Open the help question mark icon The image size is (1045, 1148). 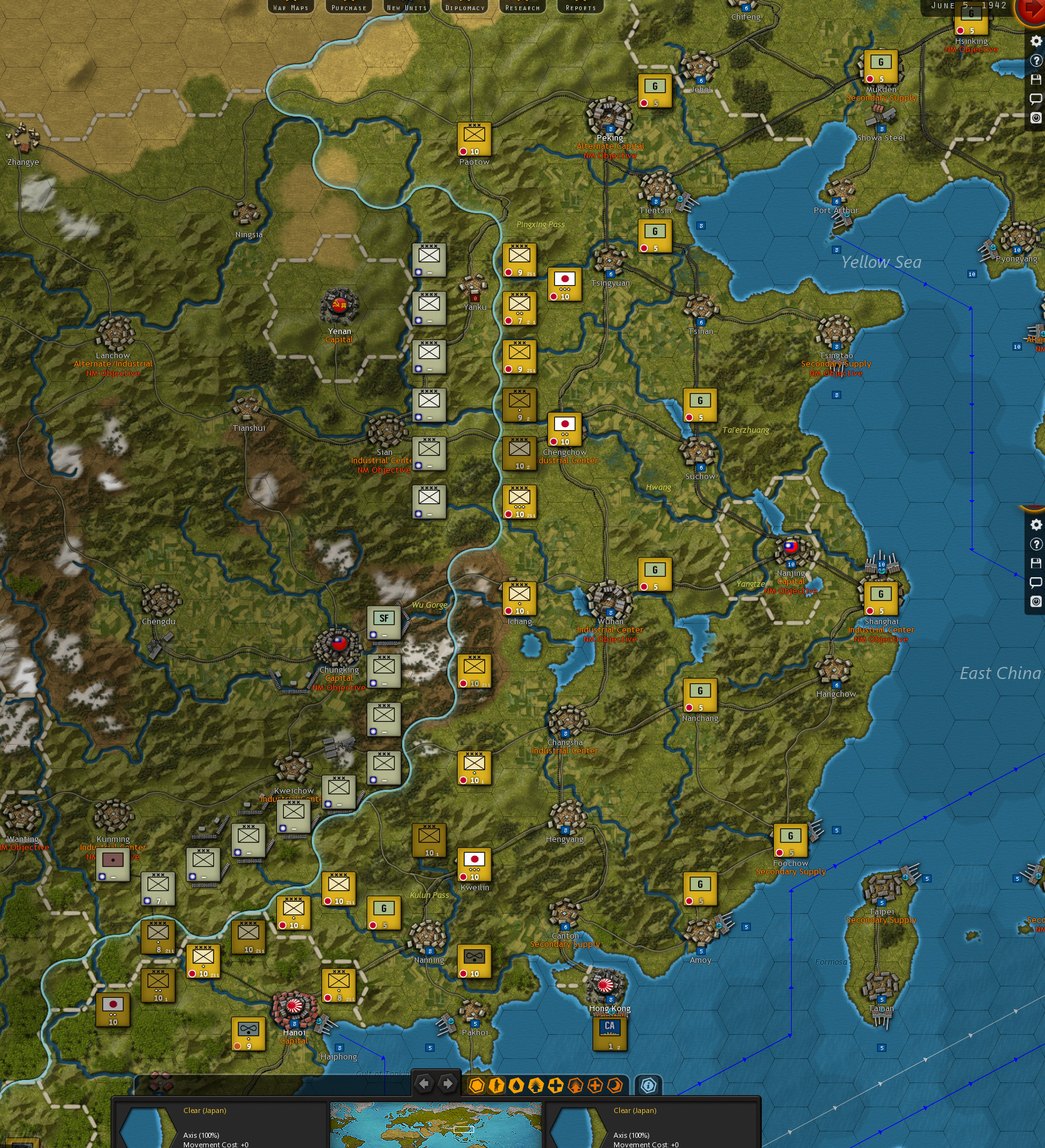coord(1036,60)
